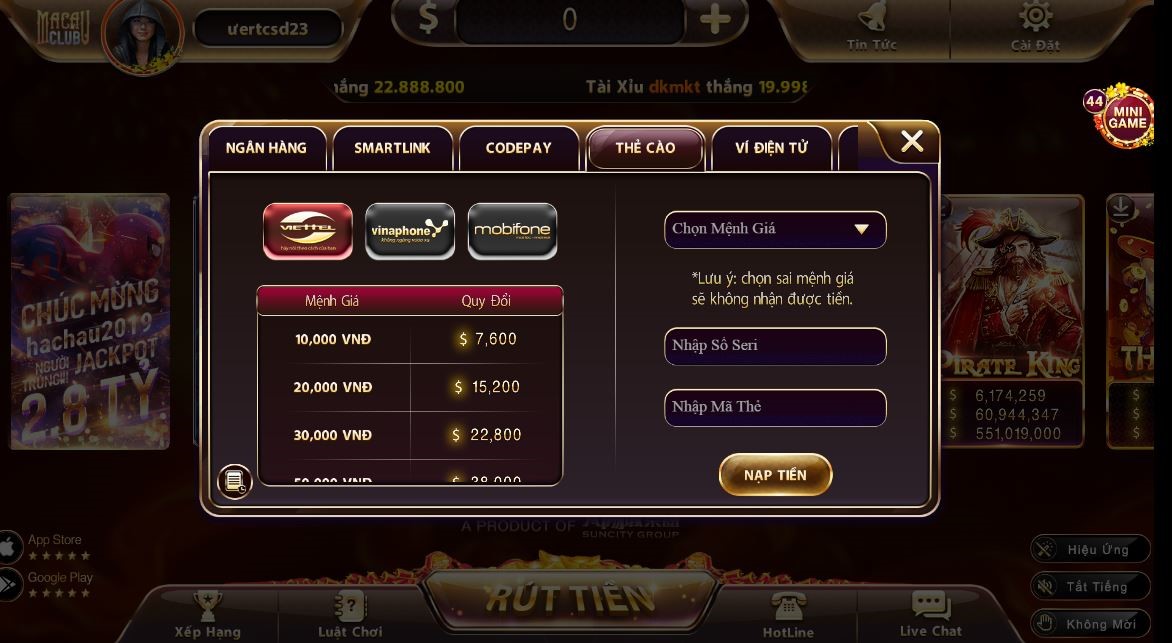The image size is (1172, 643).
Task: Open the Cài Đặt settings gear
Action: [1034, 25]
